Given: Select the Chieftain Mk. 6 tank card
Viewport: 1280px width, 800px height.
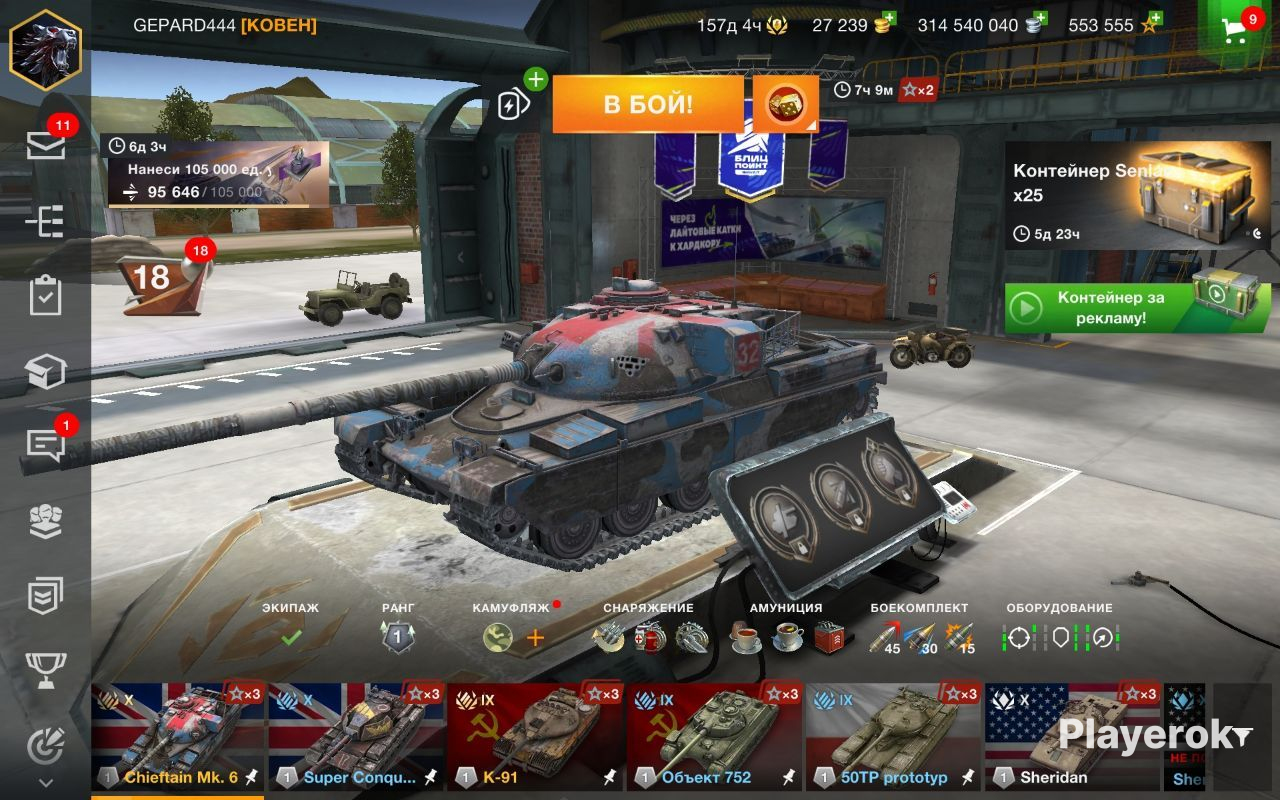Looking at the screenshot, I should pos(178,737).
